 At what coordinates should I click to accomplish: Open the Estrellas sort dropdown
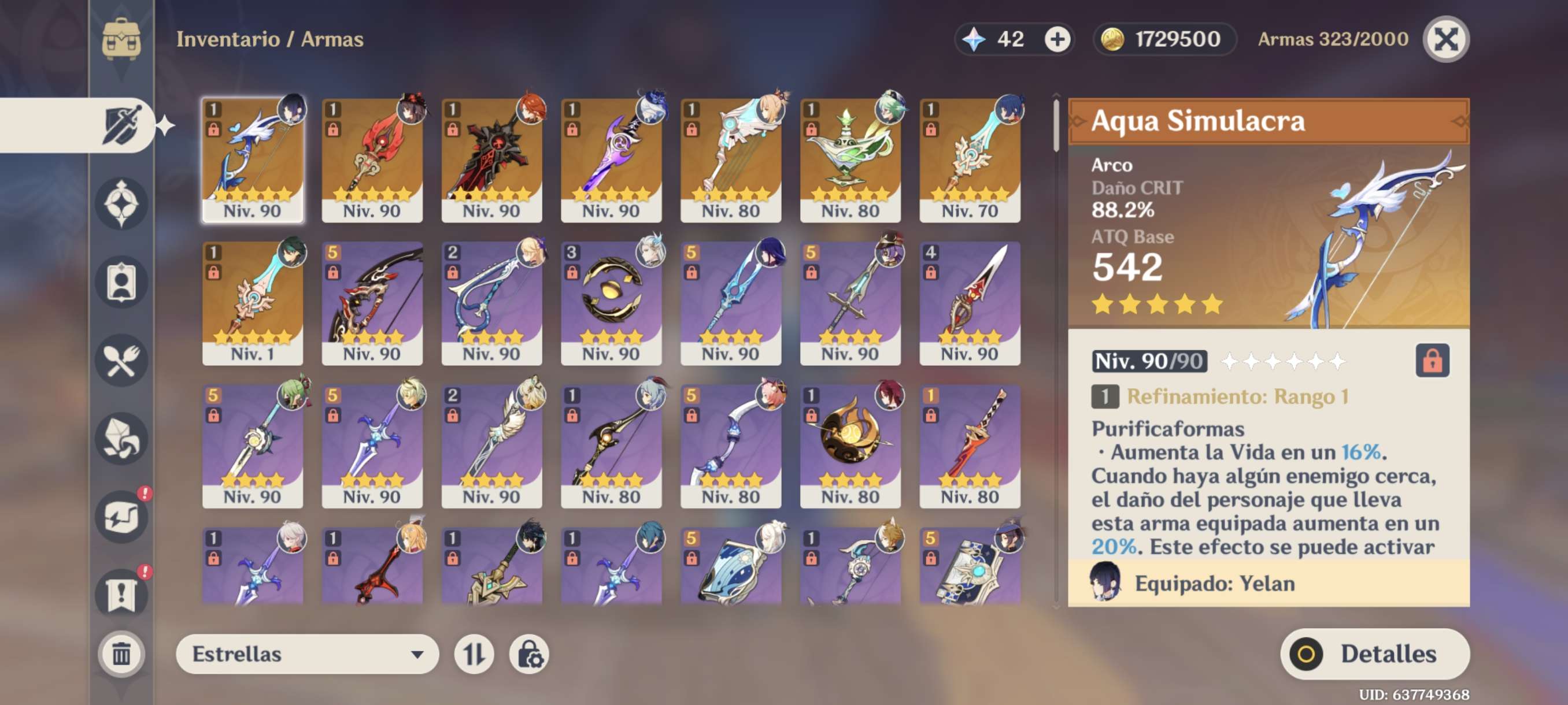pyautogui.click(x=307, y=654)
